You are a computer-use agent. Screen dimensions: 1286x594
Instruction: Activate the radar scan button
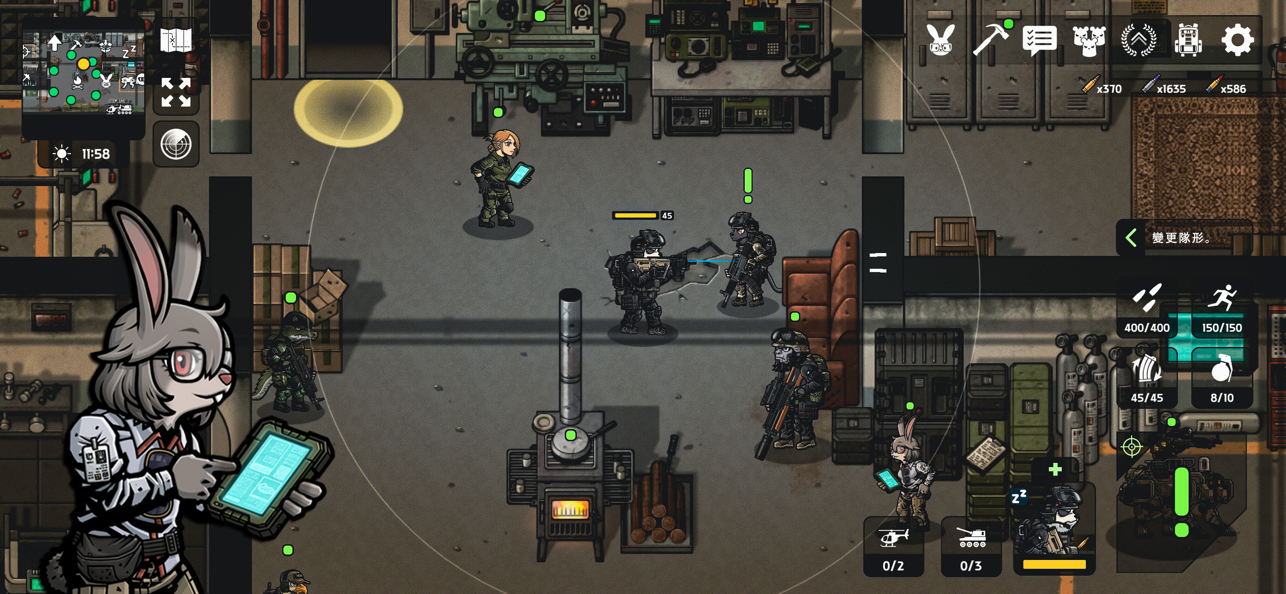point(176,145)
